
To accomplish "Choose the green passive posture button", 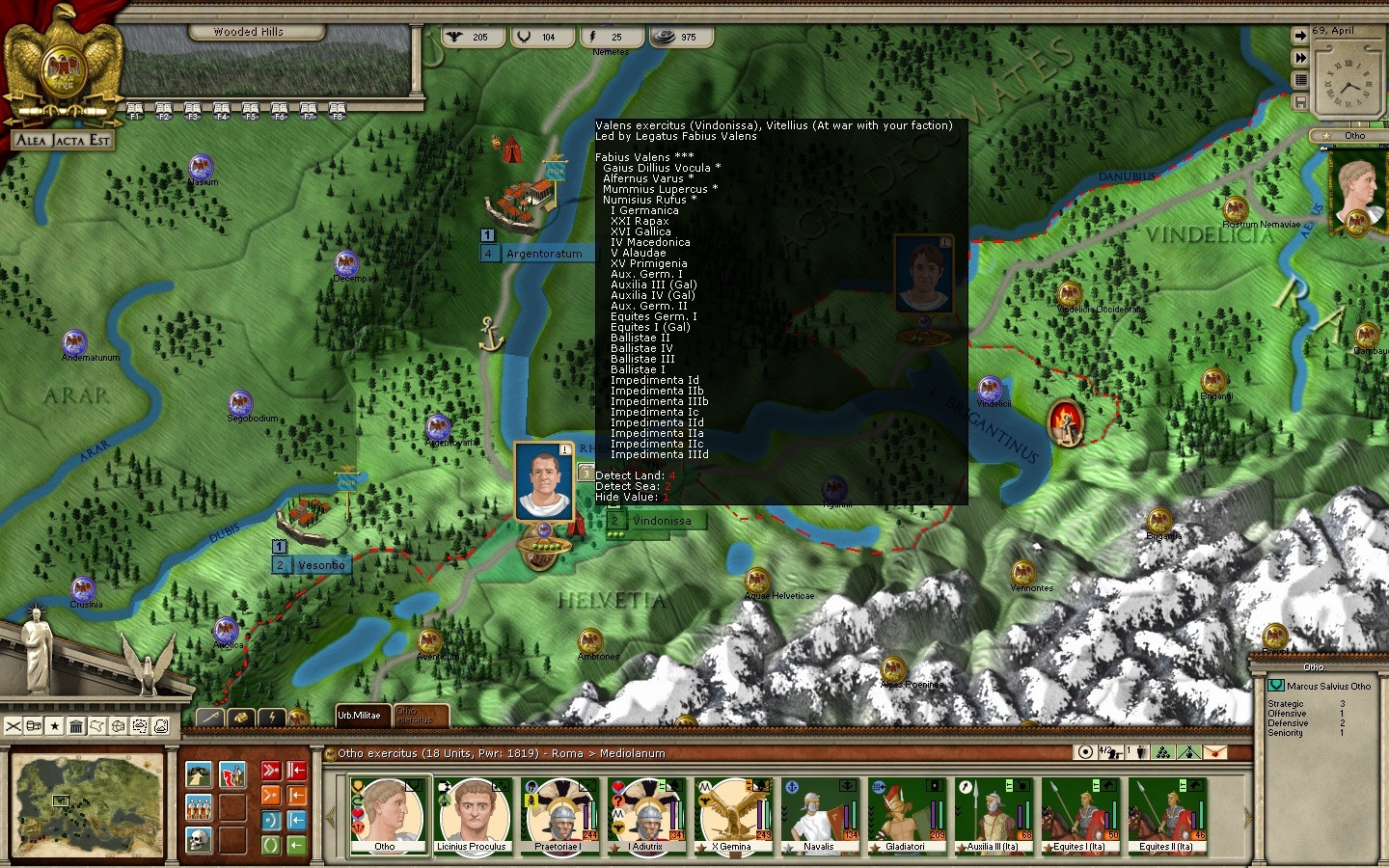I will (271, 845).
